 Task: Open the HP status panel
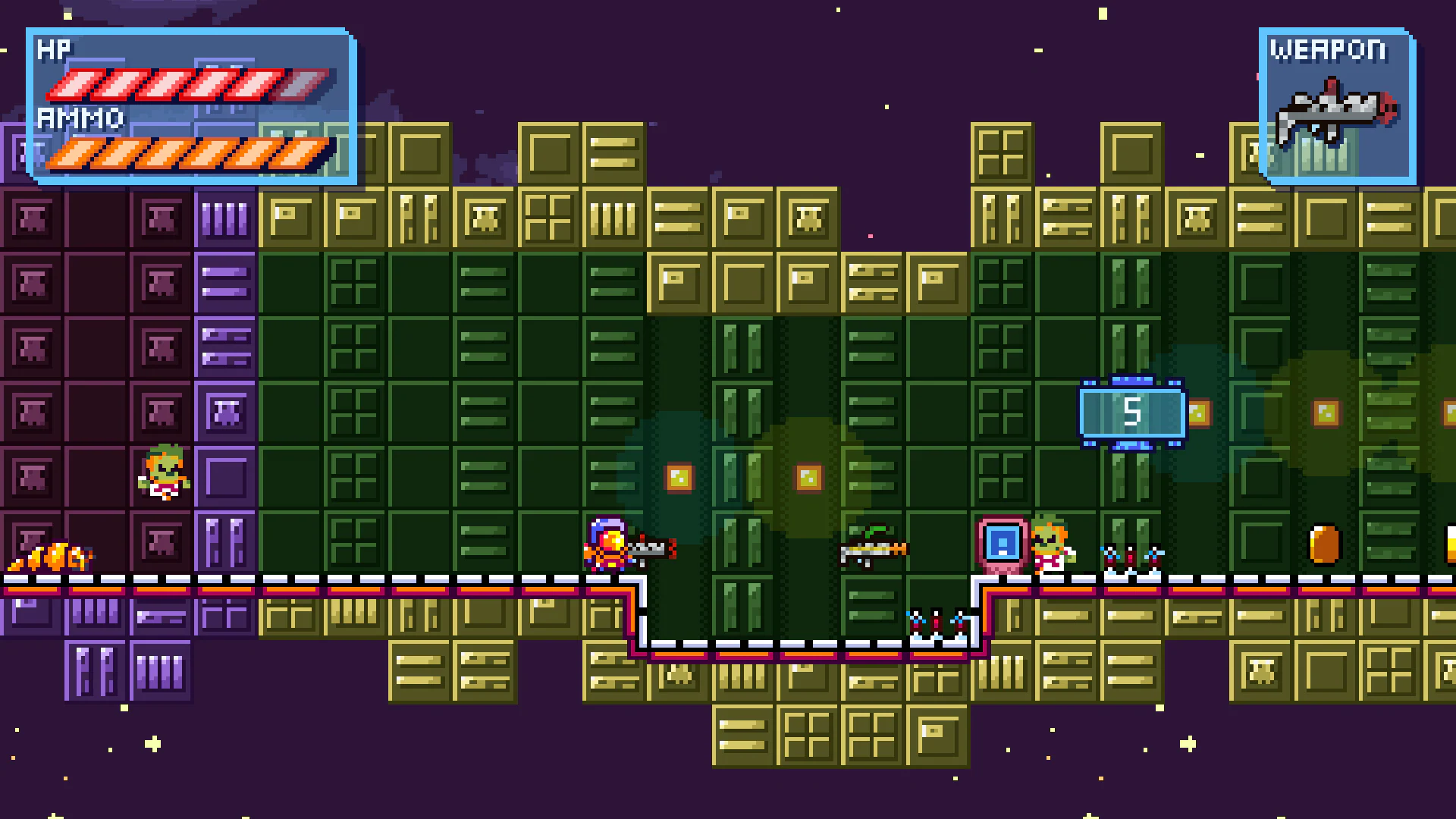point(190,106)
